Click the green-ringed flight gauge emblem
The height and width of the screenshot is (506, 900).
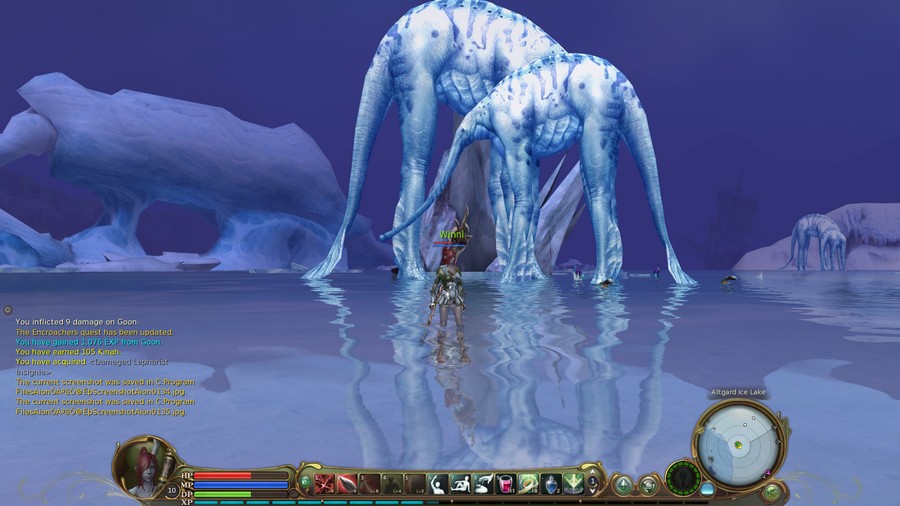point(683,477)
